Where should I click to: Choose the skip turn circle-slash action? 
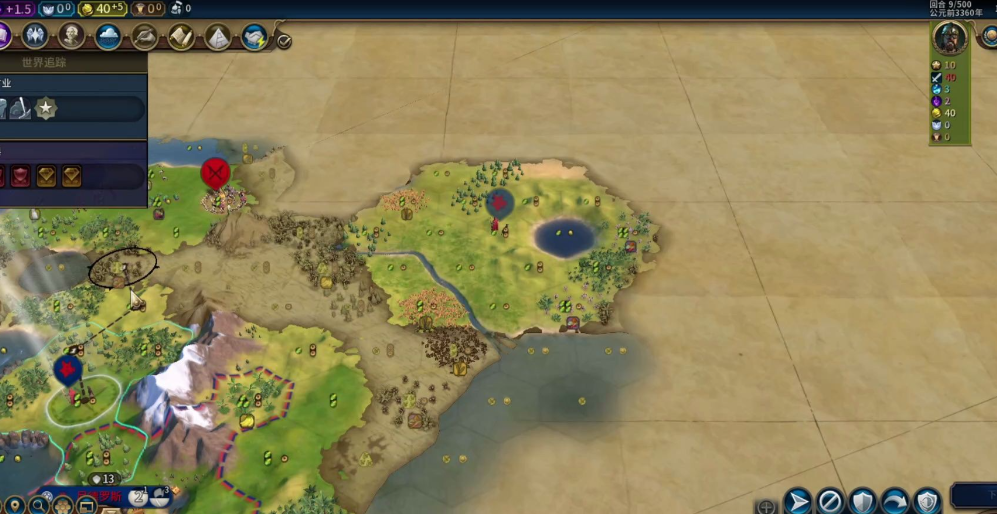coord(830,500)
